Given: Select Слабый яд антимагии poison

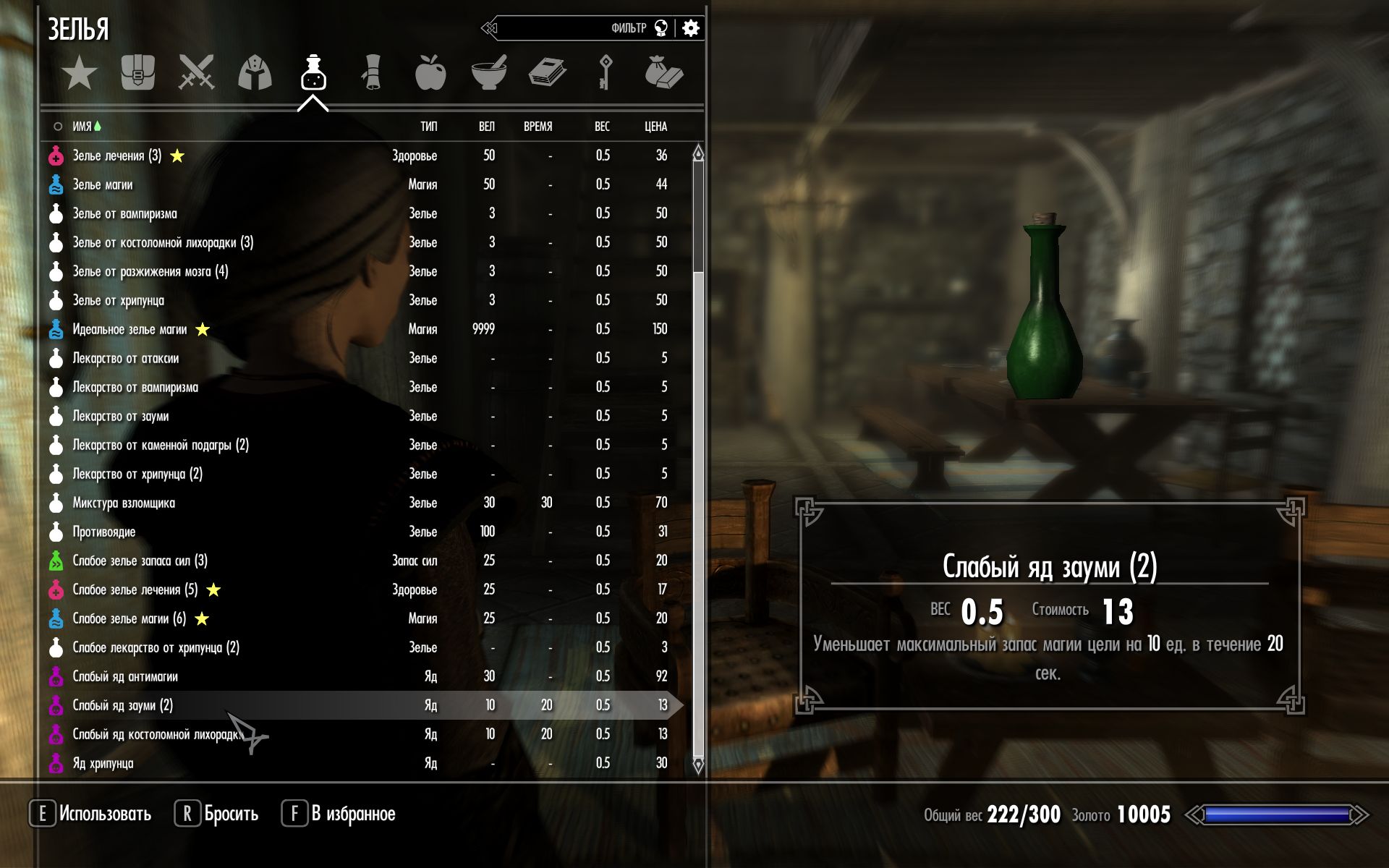Looking at the screenshot, I should (x=125, y=676).
